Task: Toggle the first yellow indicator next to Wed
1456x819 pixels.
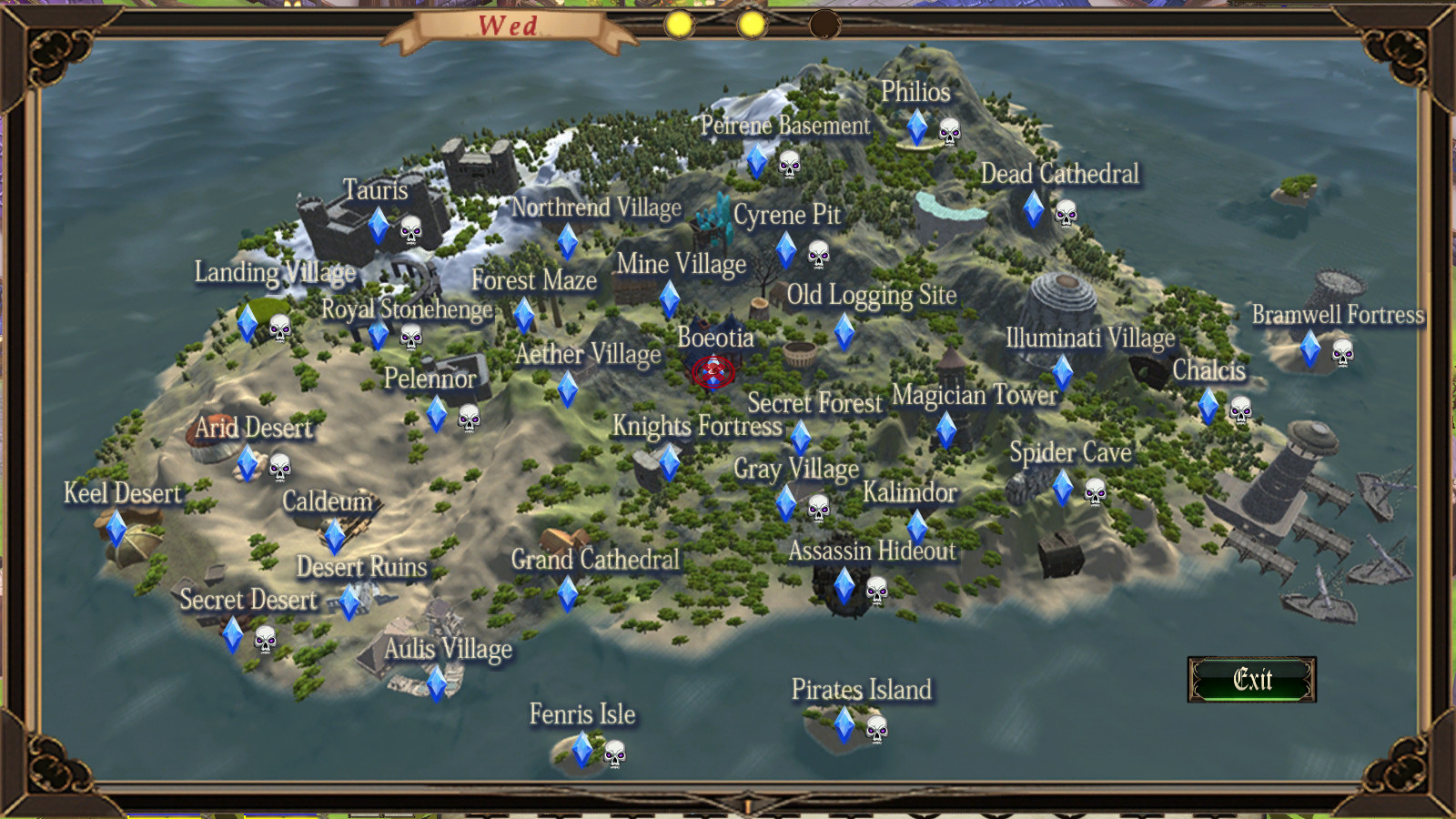Action: click(679, 25)
